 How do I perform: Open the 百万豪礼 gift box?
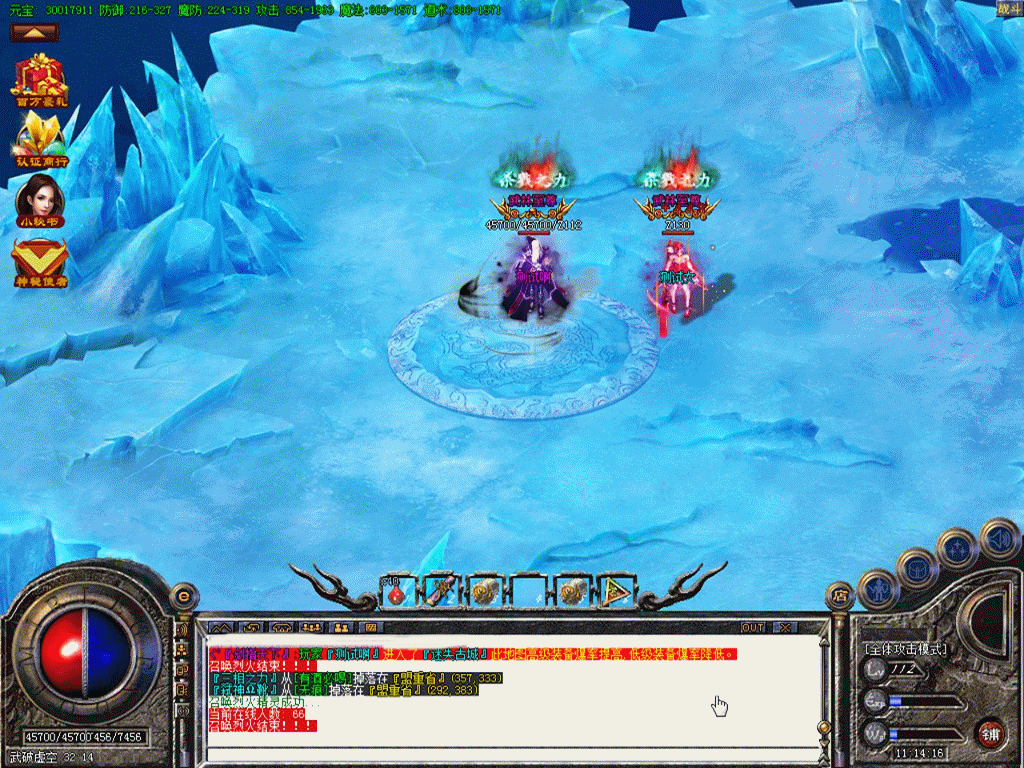click(x=40, y=76)
